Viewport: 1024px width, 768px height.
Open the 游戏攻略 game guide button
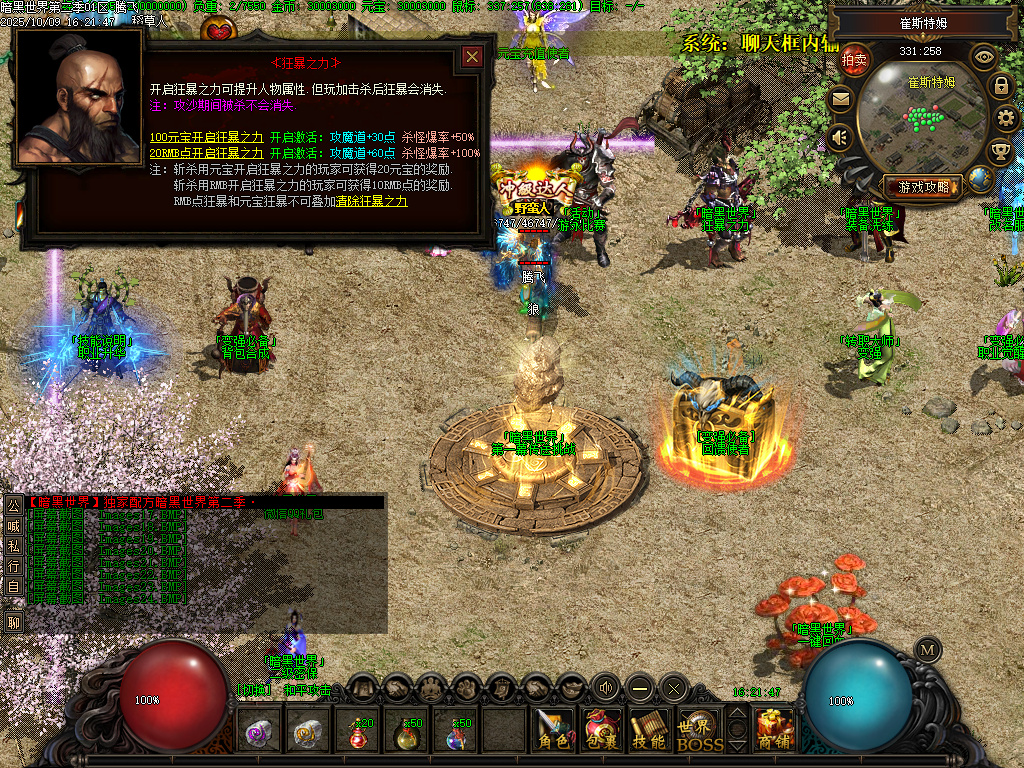(x=924, y=186)
